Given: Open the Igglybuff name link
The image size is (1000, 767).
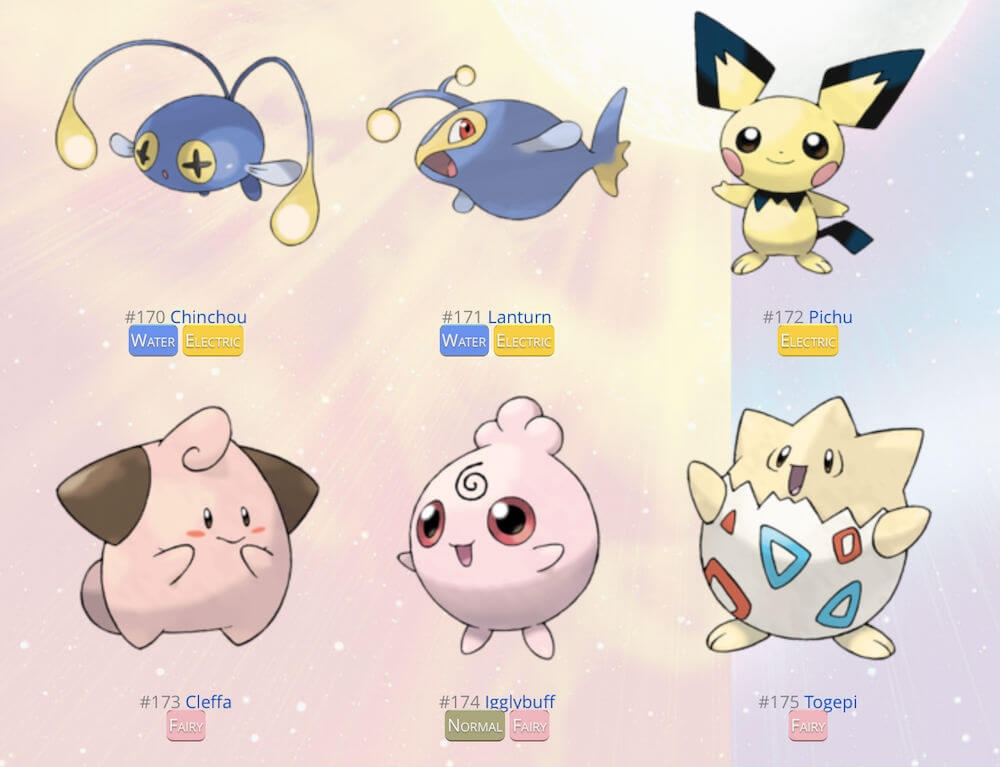Looking at the screenshot, I should (x=519, y=702).
